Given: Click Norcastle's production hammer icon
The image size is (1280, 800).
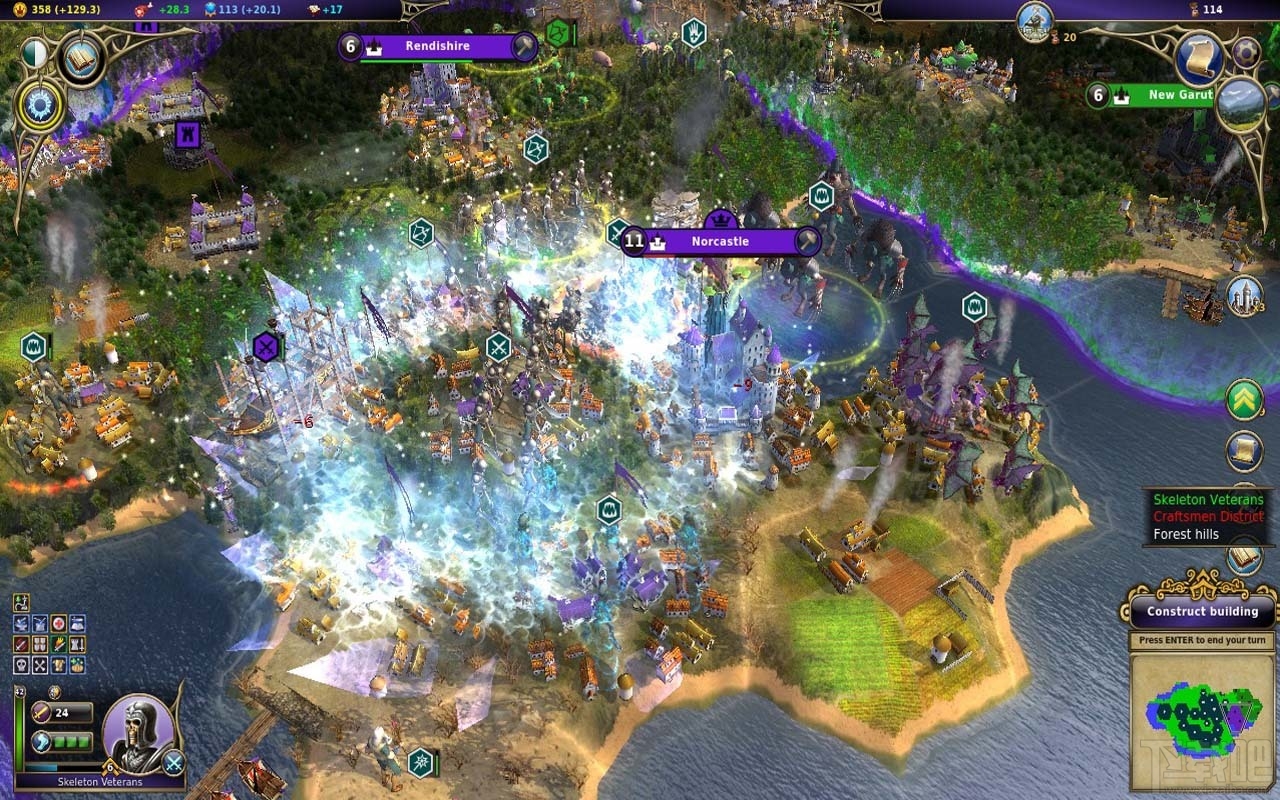Looking at the screenshot, I should pyautogui.click(x=806, y=242).
